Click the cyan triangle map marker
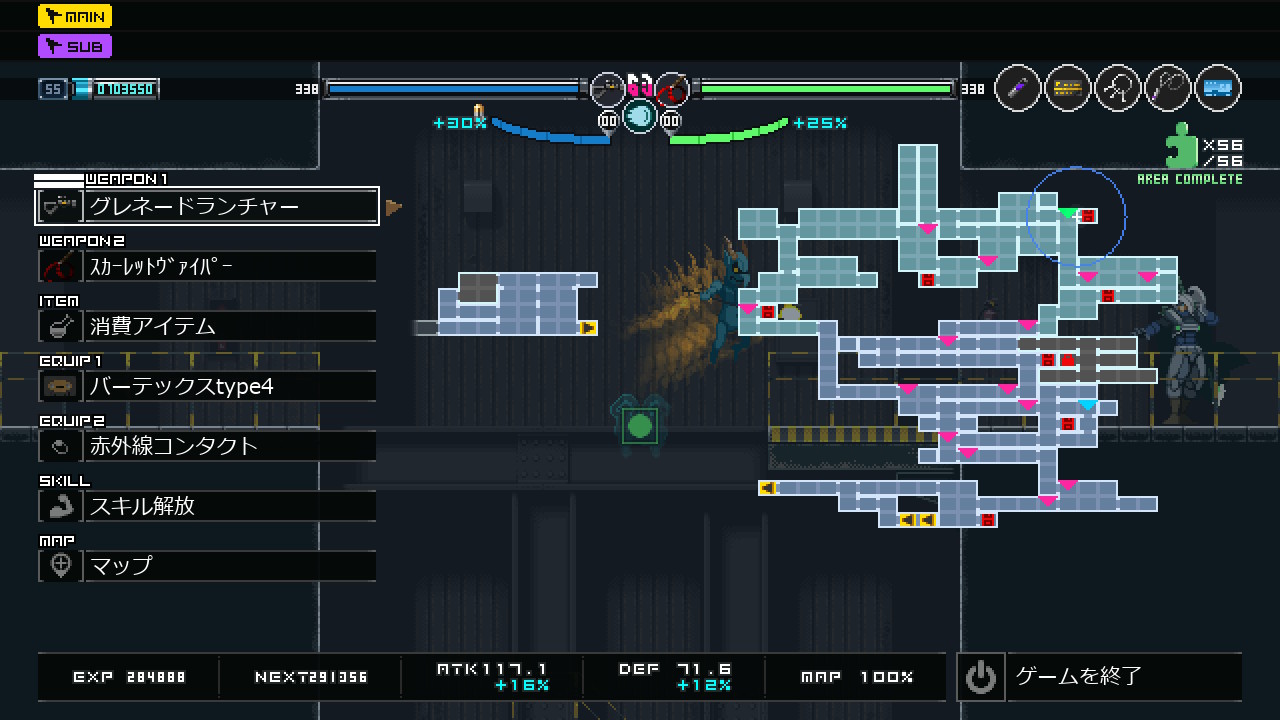The width and height of the screenshot is (1280, 720). coord(1087,405)
